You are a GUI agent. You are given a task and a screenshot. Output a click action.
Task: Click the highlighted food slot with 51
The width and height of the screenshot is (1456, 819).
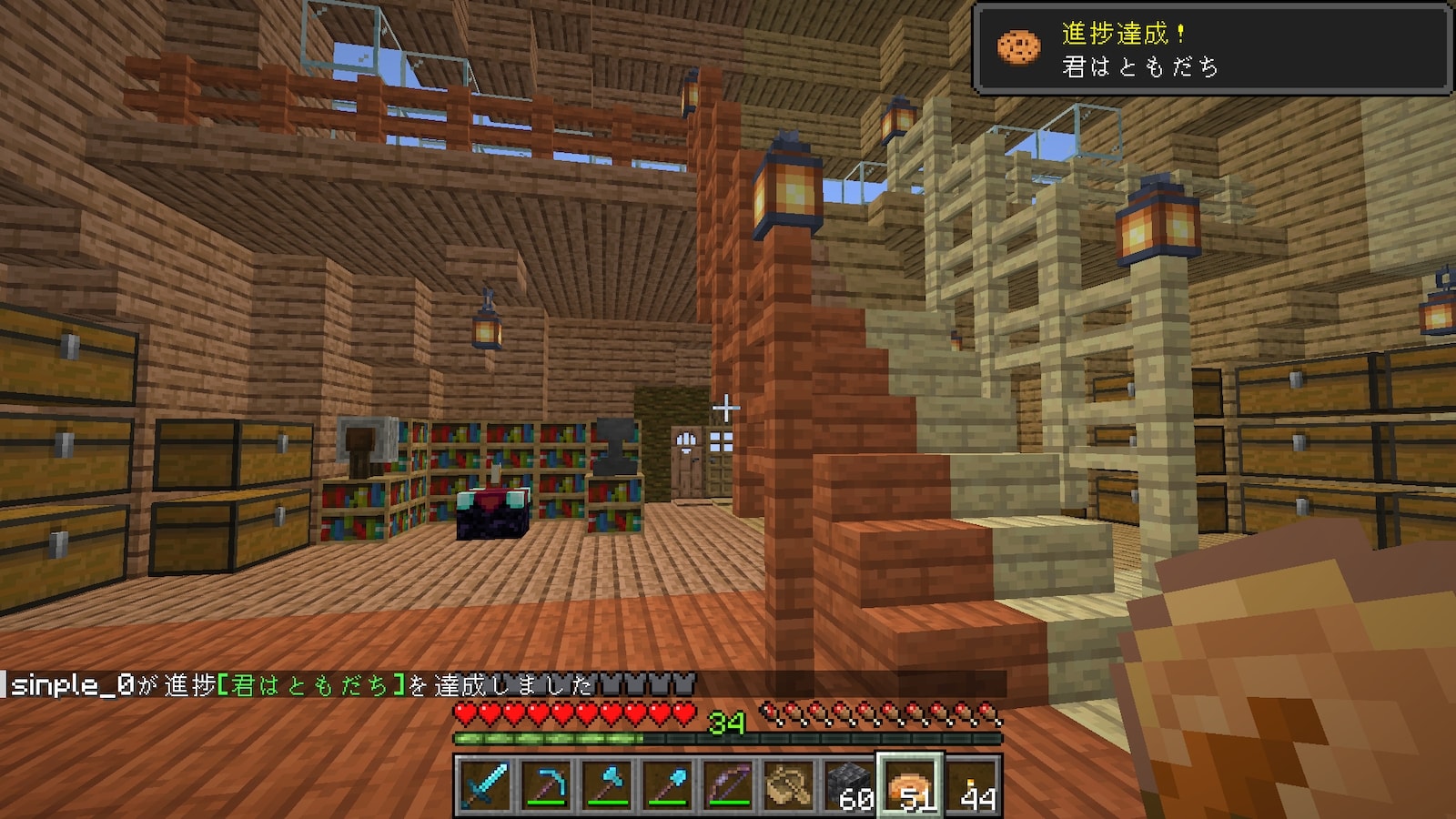[911, 784]
